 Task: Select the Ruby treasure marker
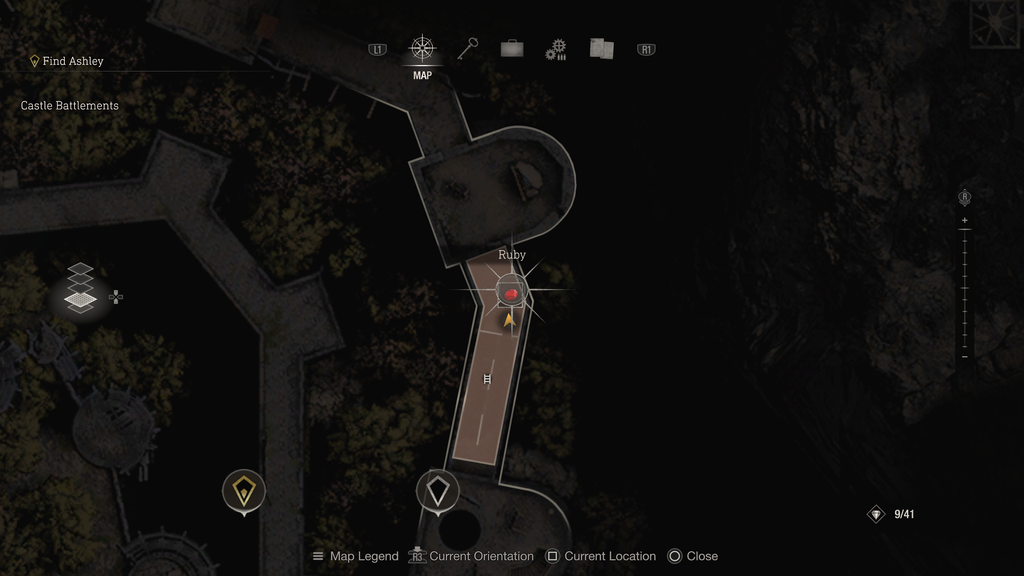pyautogui.click(x=512, y=292)
